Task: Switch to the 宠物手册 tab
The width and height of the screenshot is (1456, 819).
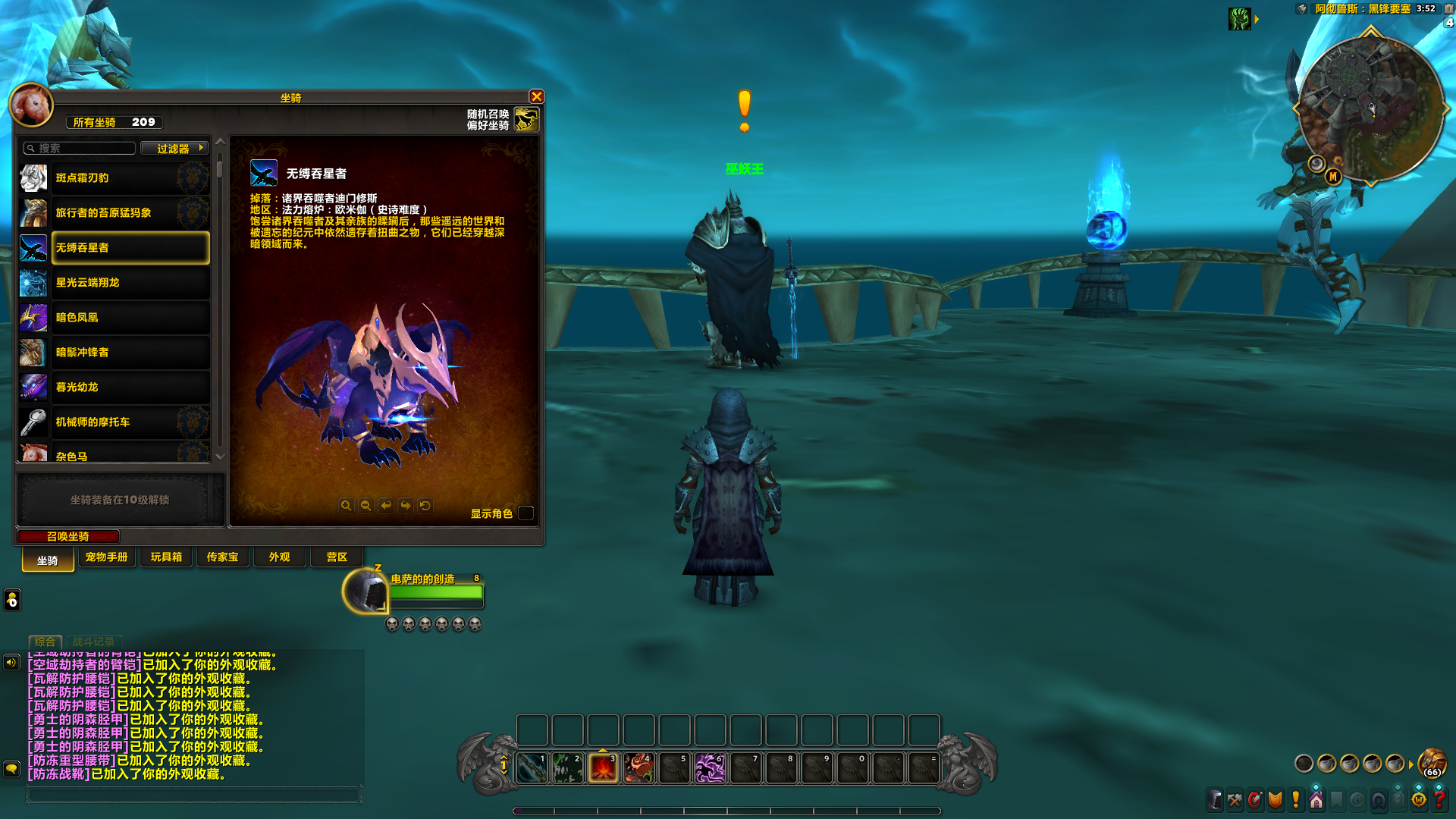Action: [x=106, y=557]
